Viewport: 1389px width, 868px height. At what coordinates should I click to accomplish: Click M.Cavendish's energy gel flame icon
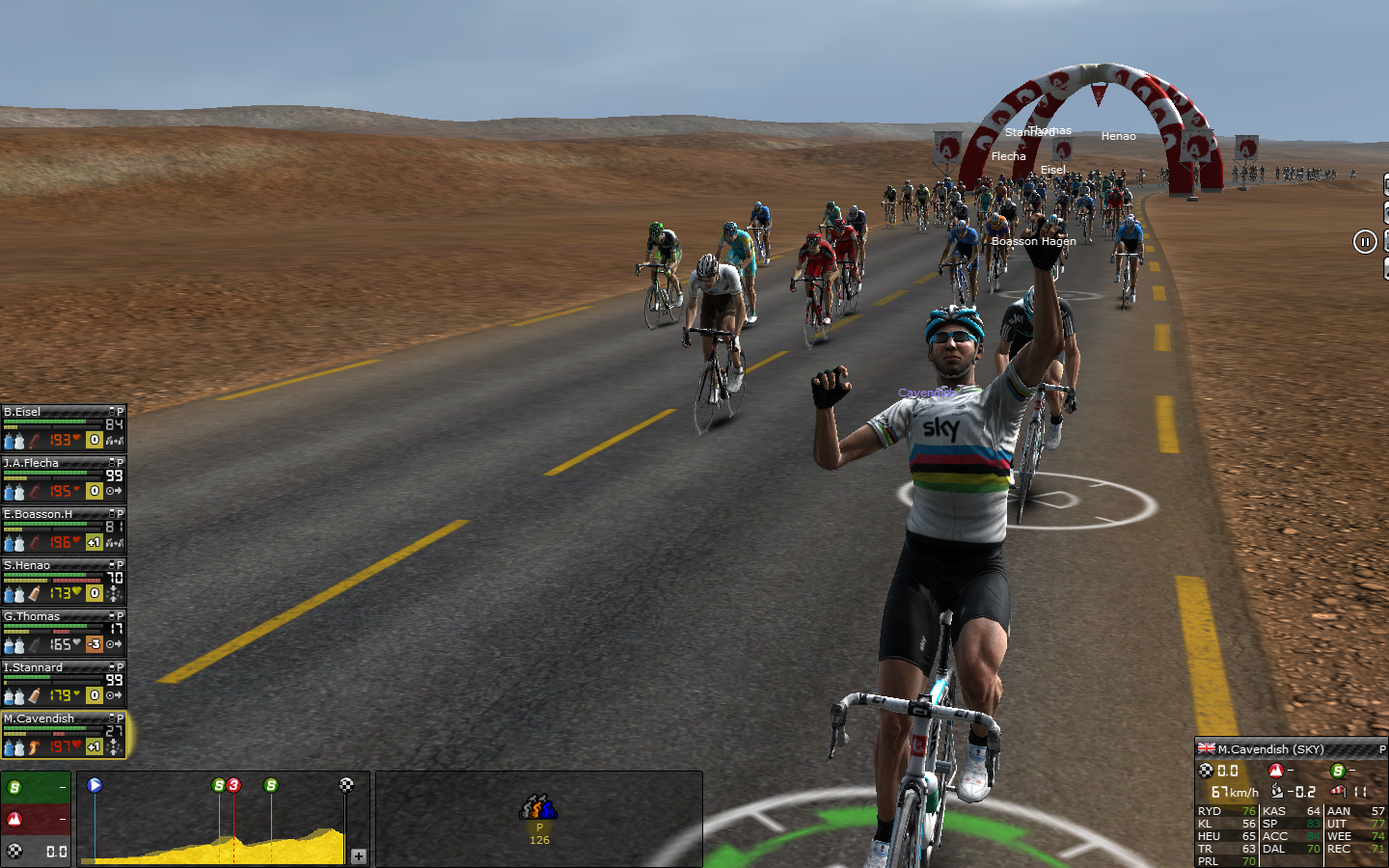35,746
